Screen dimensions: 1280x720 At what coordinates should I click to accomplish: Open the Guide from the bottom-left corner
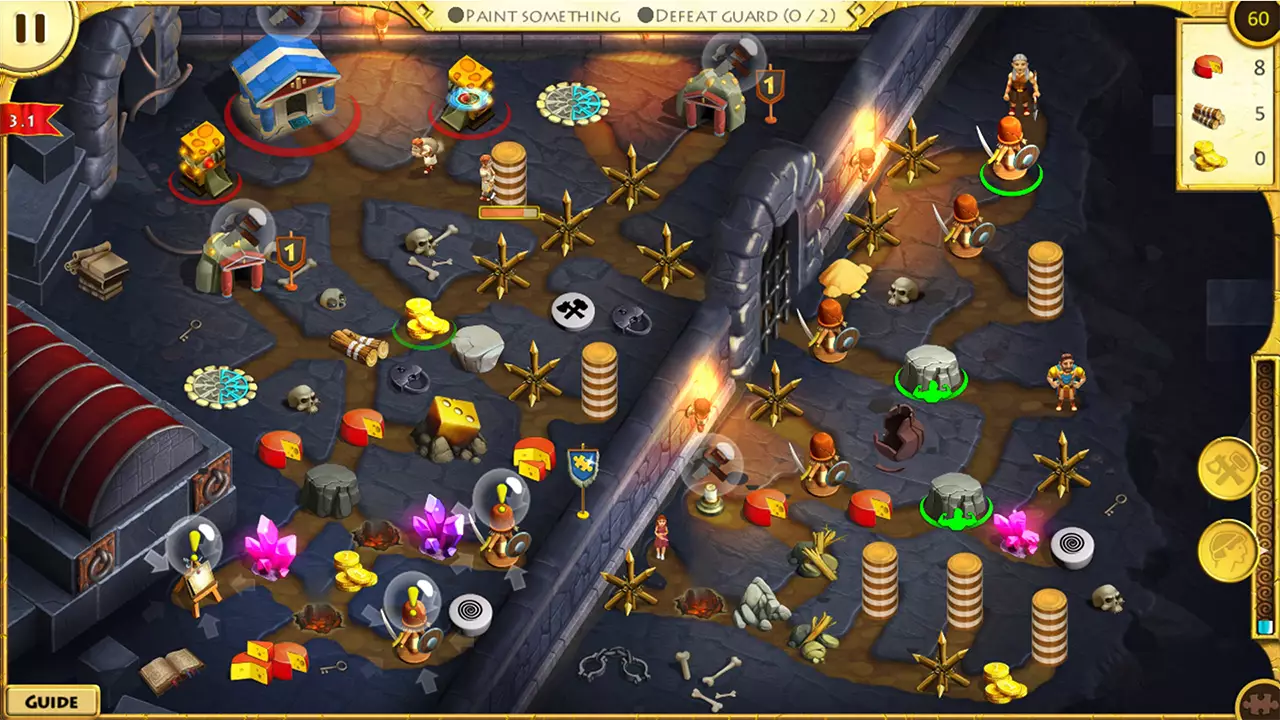click(x=50, y=701)
